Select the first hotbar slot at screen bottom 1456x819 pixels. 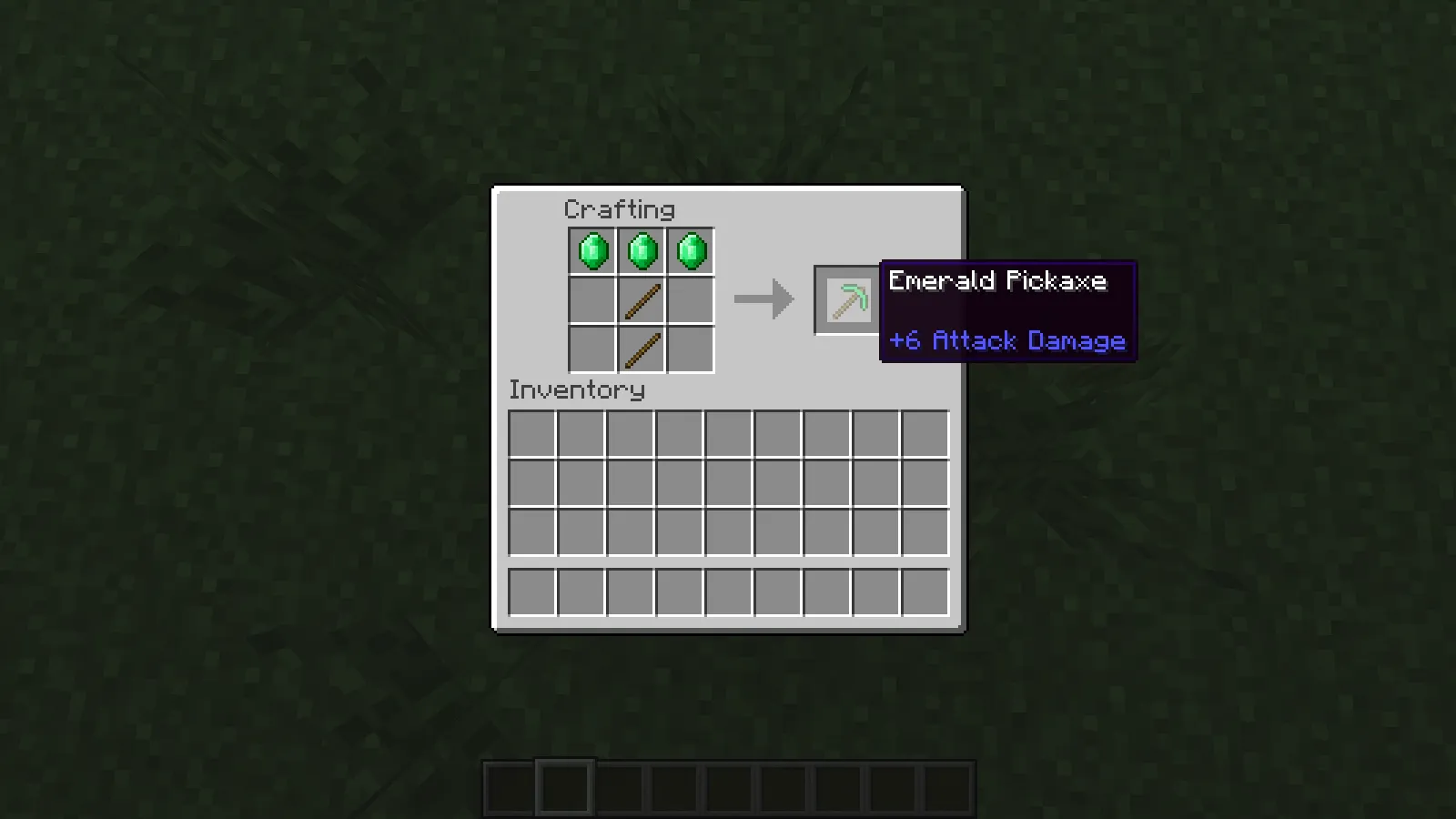[x=507, y=789]
